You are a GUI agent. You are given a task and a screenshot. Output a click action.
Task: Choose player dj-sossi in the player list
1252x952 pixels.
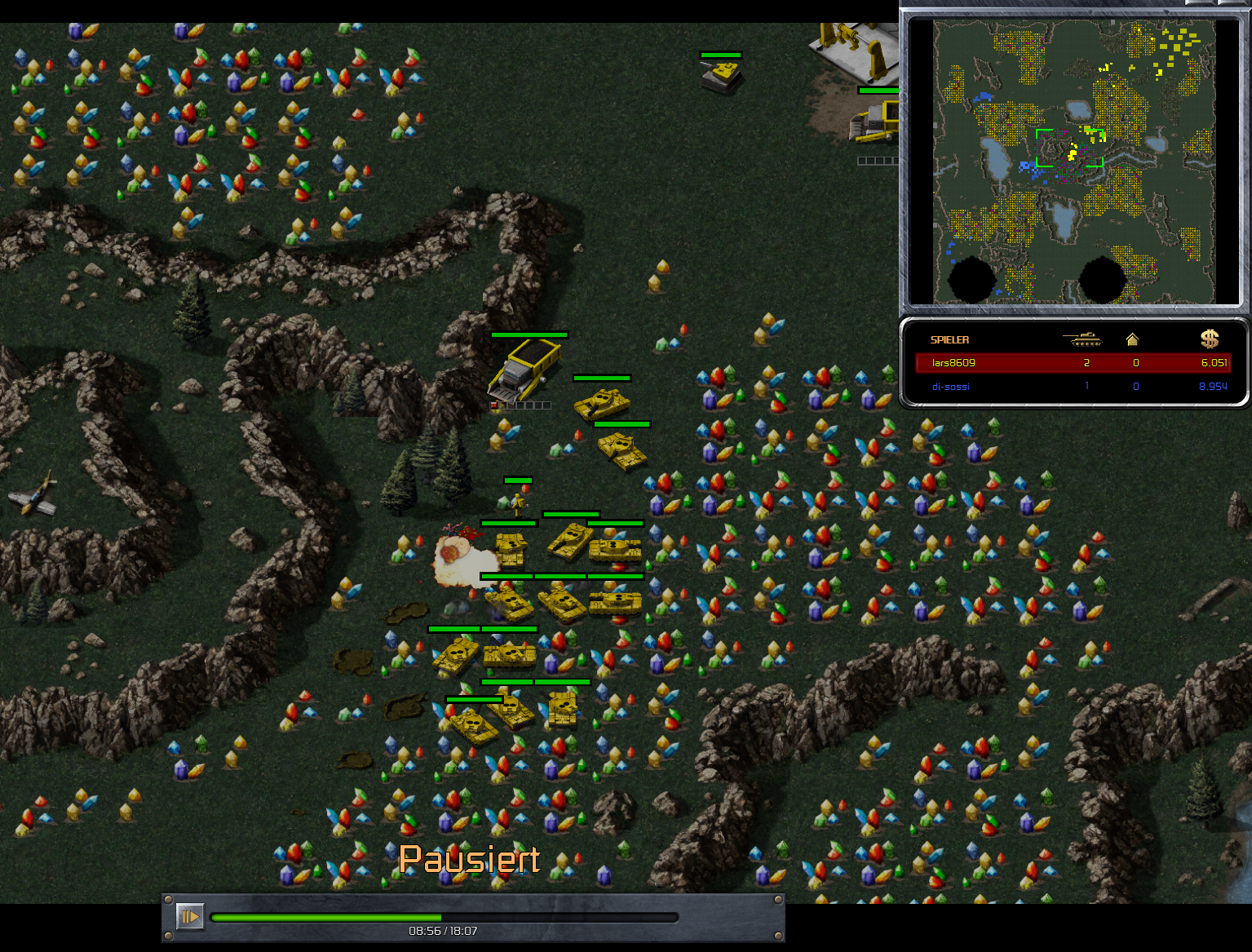(x=950, y=387)
